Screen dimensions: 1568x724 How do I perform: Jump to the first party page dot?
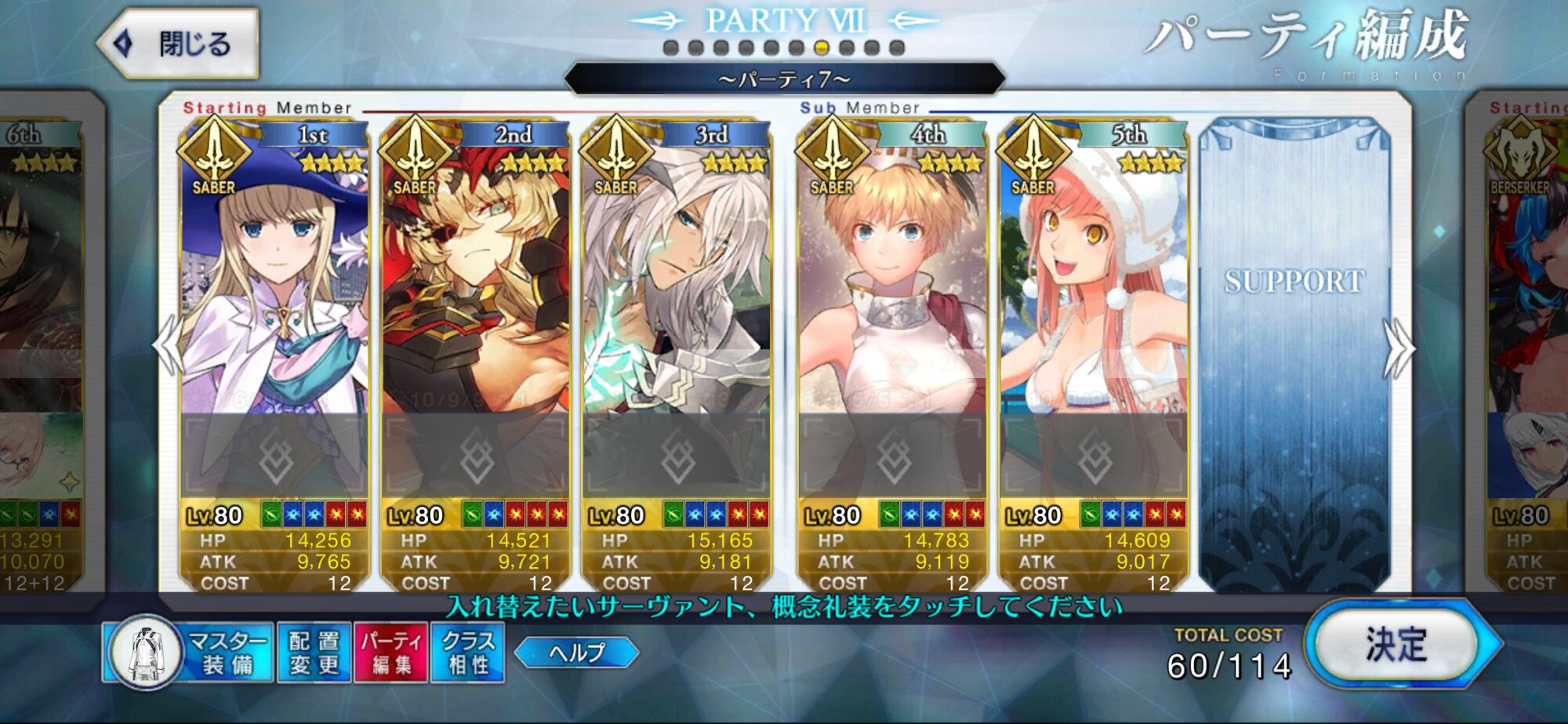point(670,48)
